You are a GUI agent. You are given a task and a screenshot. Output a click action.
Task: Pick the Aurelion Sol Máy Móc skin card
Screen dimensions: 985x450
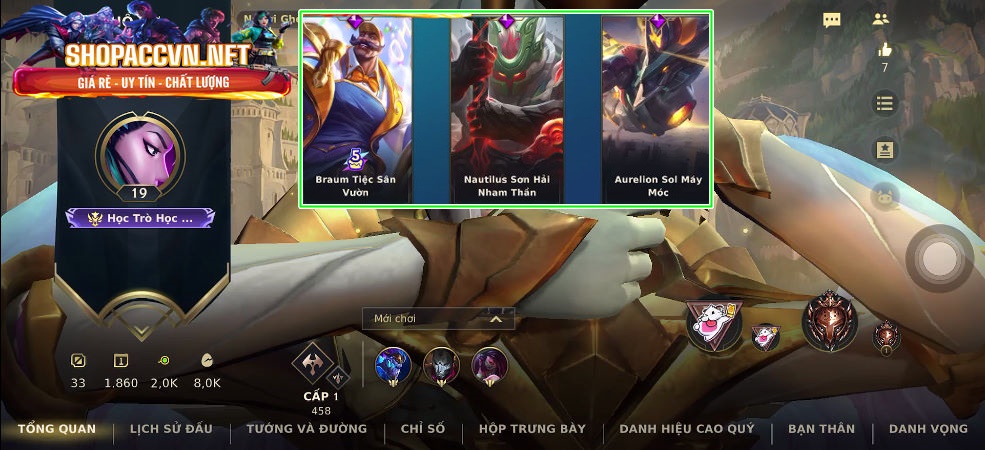[657, 108]
